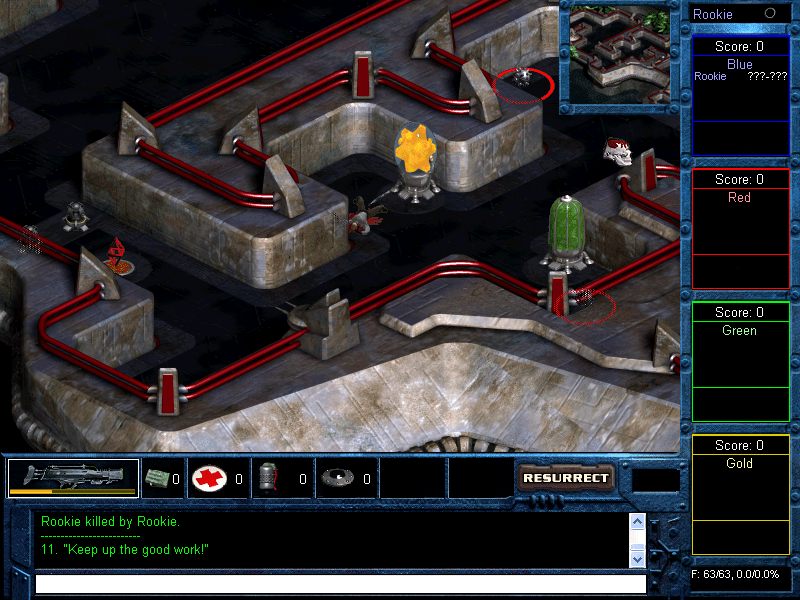This screenshot has height=600, width=800.
Task: Click the RESURRECT button
Action: point(565,478)
